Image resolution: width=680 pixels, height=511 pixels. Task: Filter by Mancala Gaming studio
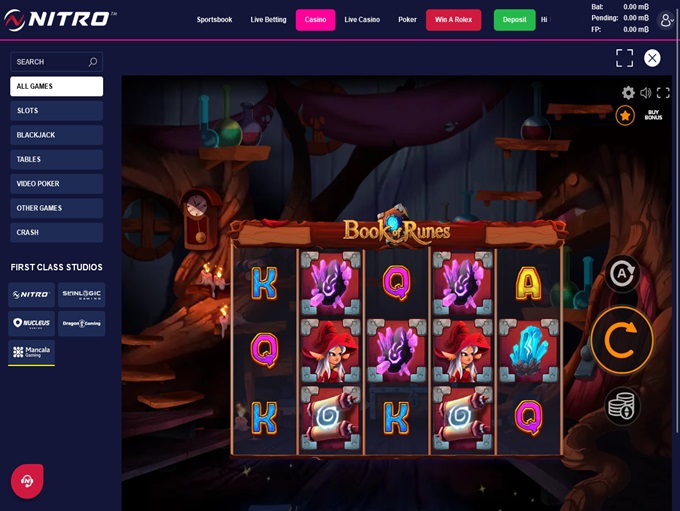(x=31, y=352)
